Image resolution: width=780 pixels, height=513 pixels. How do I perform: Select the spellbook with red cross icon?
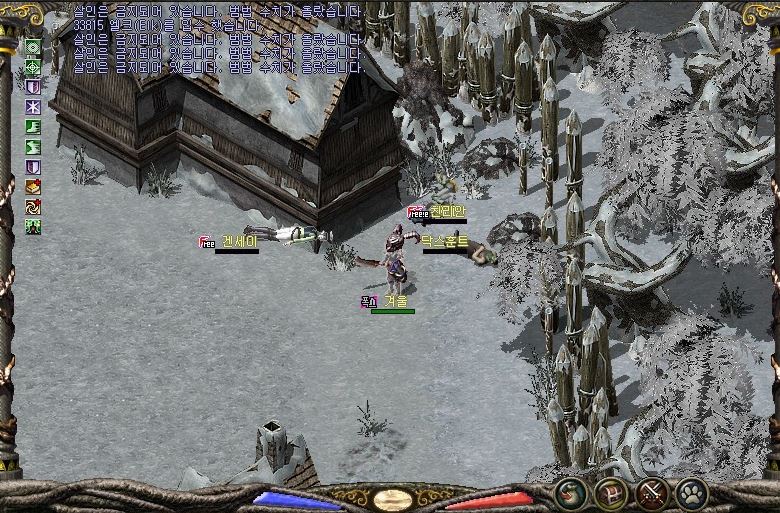[33, 186]
